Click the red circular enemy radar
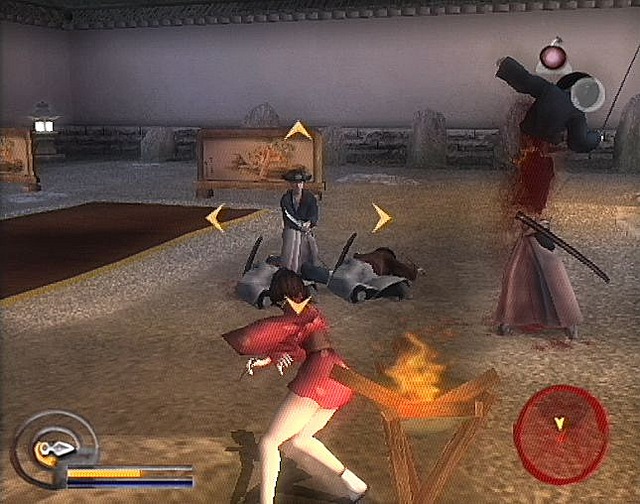The height and width of the screenshot is (504, 640). pos(561,433)
